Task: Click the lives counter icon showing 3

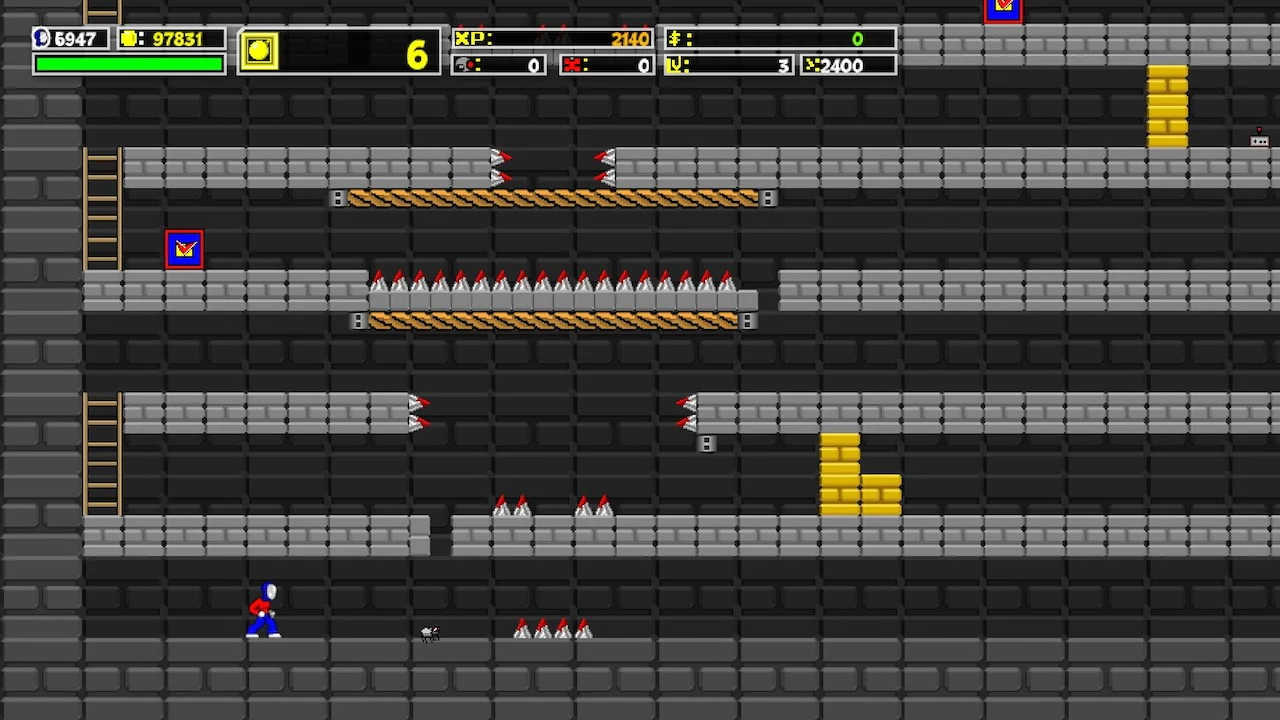Action: point(673,66)
